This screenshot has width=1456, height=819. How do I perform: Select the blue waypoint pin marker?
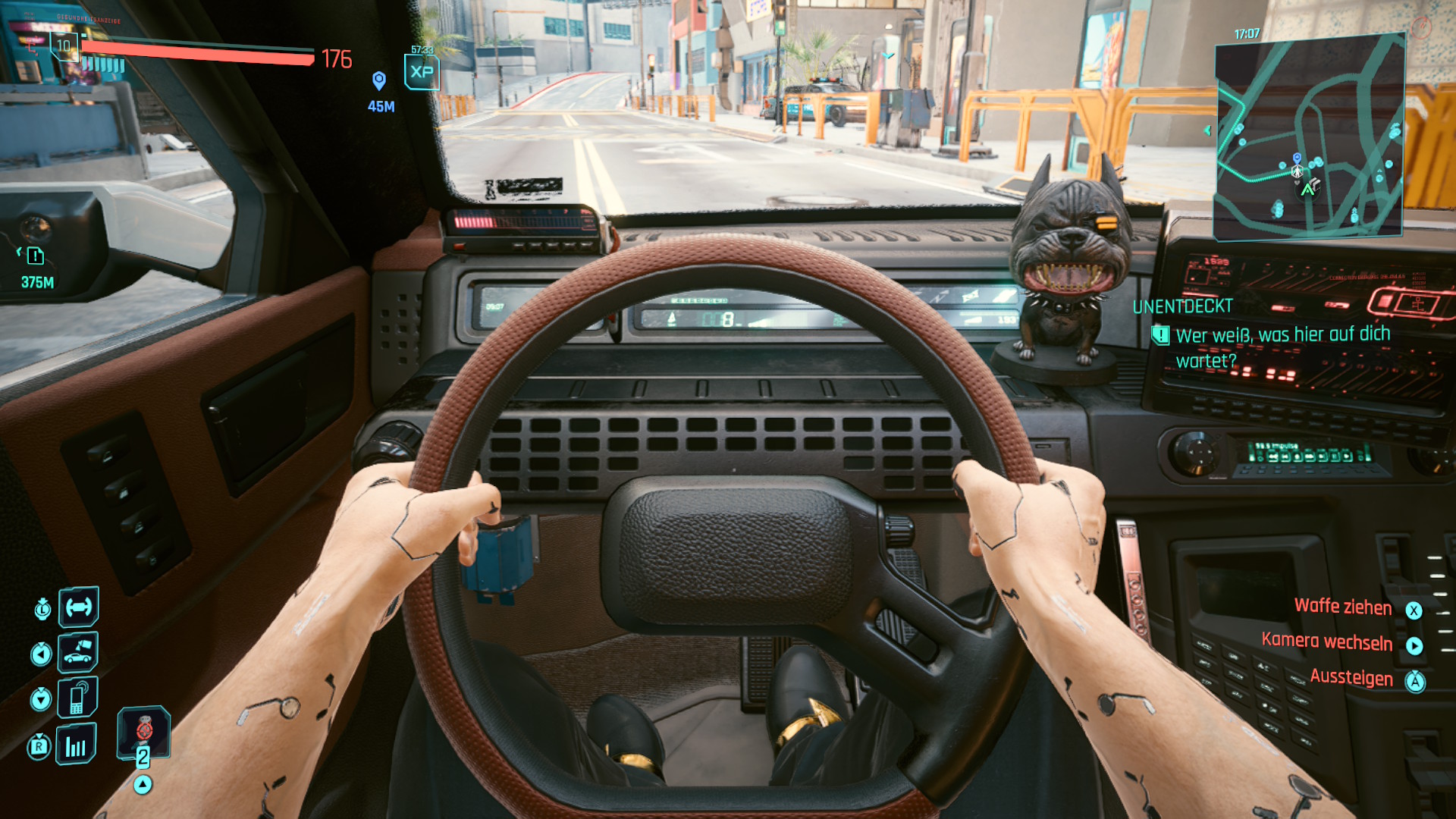379,80
